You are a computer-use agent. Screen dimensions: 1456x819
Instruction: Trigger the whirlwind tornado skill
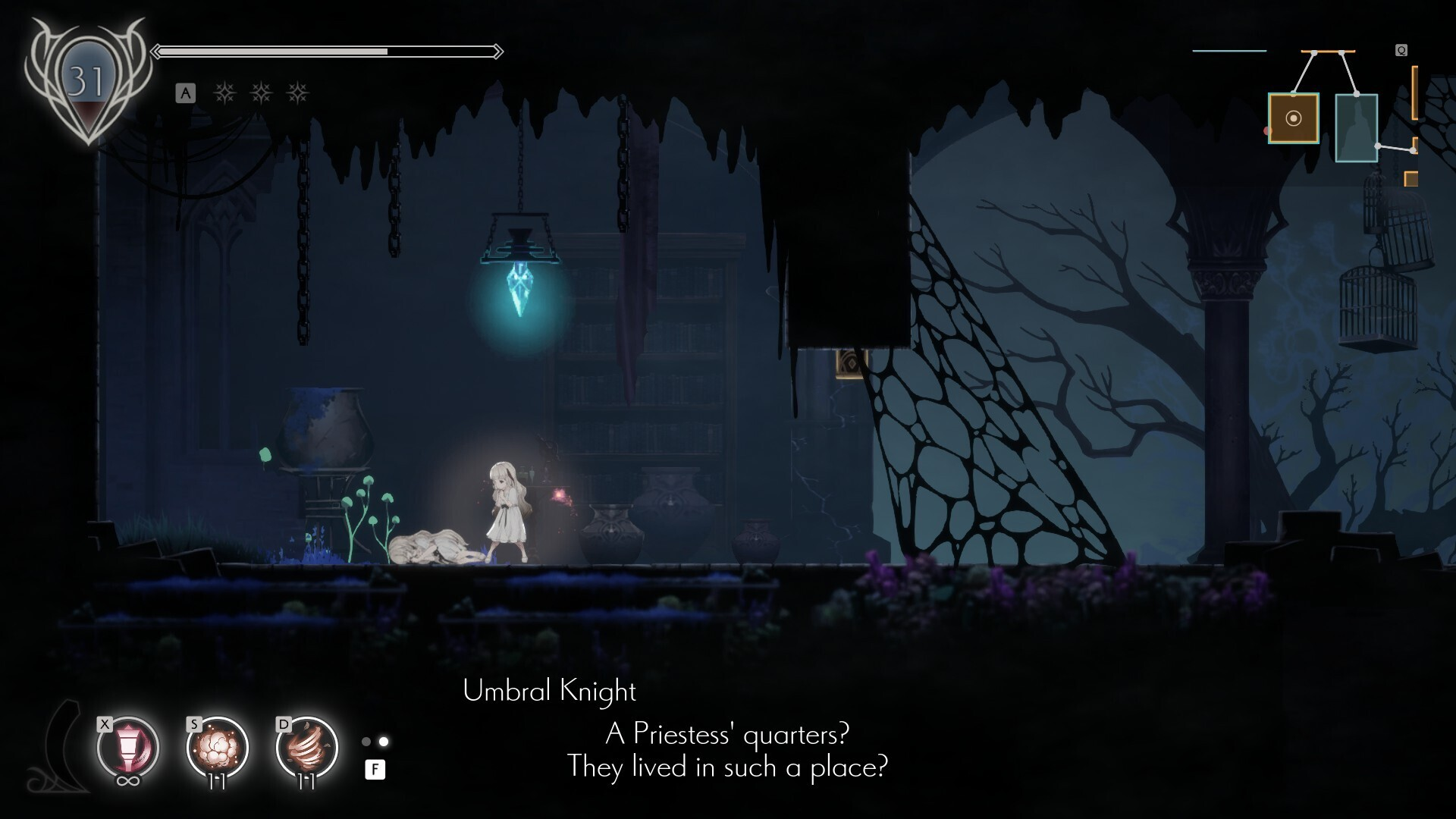coord(306,747)
